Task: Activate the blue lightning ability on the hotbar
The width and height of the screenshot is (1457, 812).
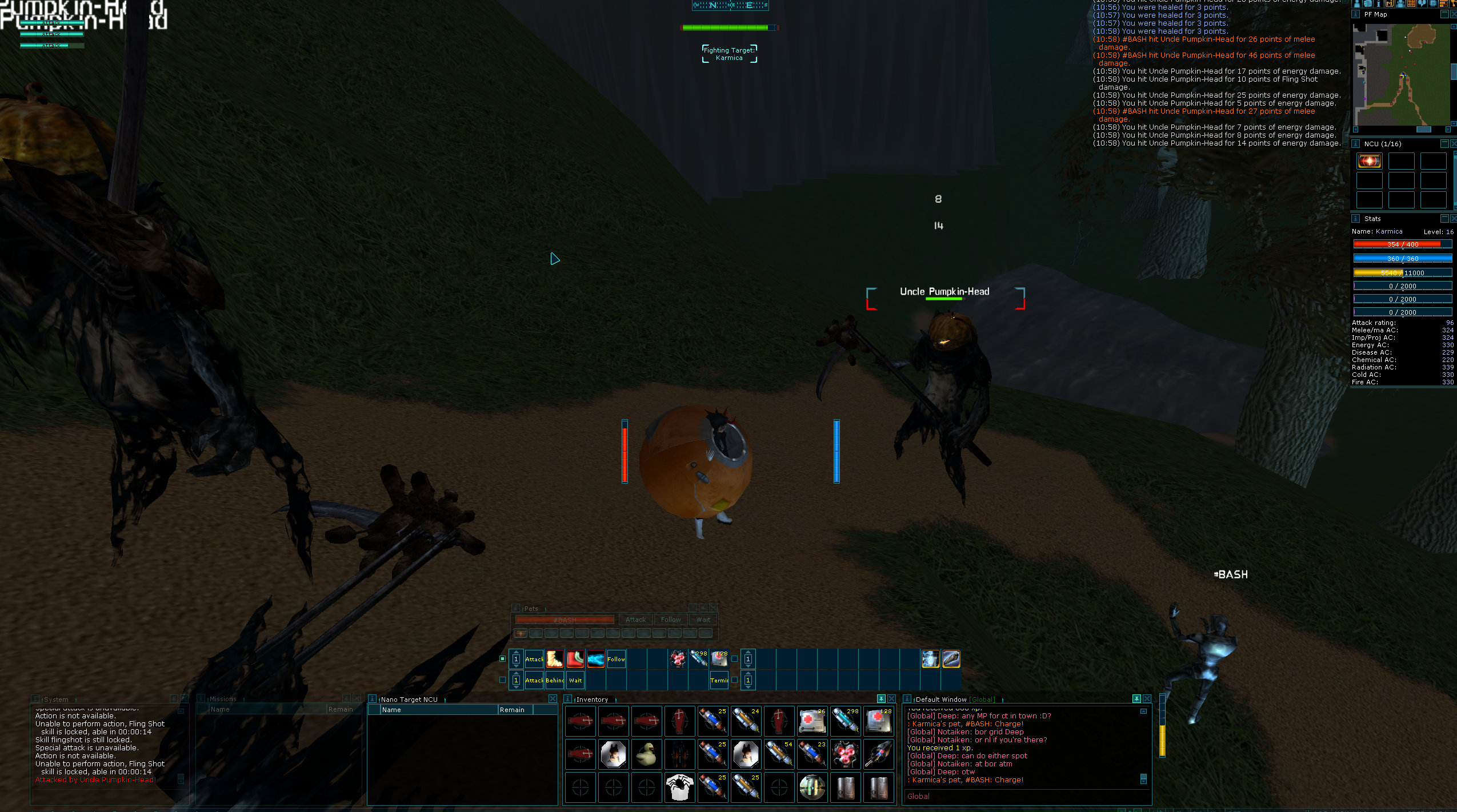Action: (595, 659)
